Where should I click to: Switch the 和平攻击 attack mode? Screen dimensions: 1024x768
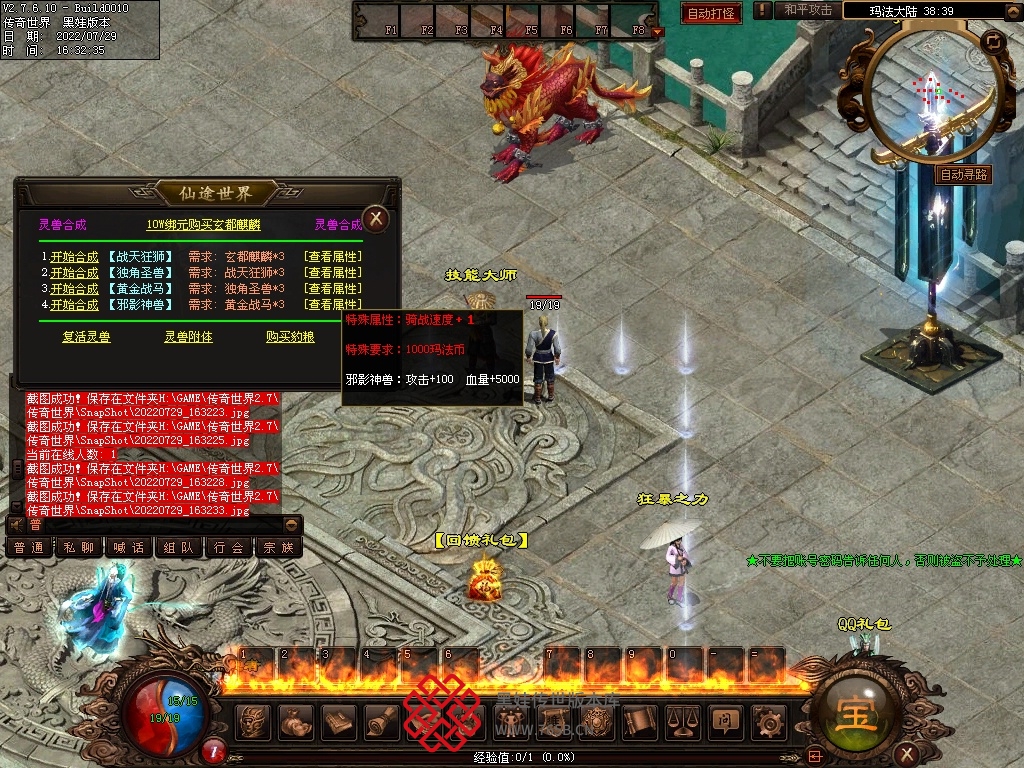pyautogui.click(x=808, y=10)
